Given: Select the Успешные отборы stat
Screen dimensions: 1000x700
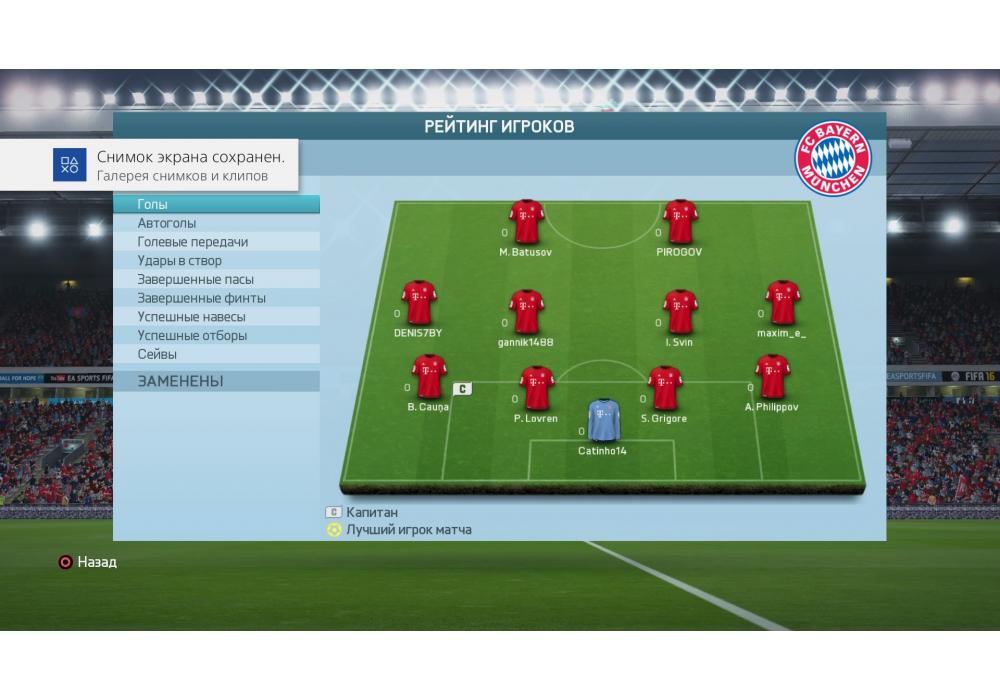Looking at the screenshot, I should point(228,336).
